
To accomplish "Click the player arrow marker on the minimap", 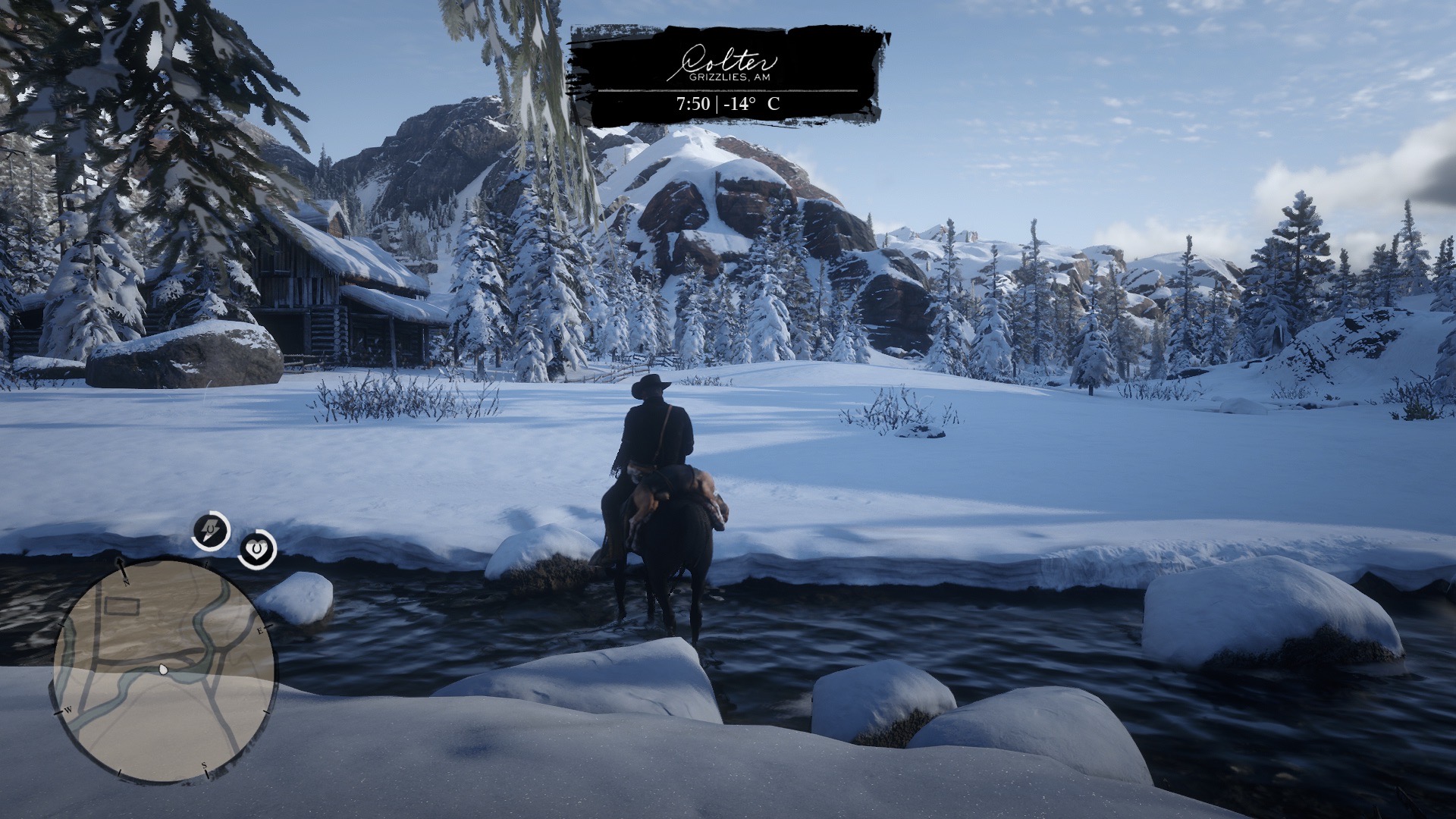I will [x=163, y=669].
